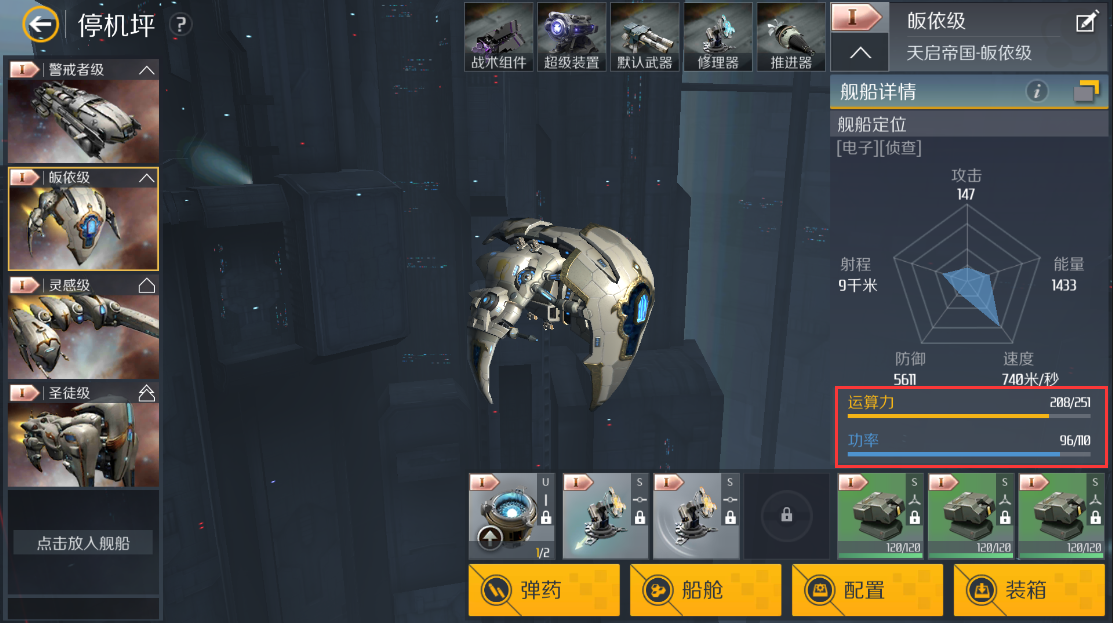The height and width of the screenshot is (623, 1113).
Task: Collapse the ship info arrow next to 天启帝国-皈依级
Action: 859,52
